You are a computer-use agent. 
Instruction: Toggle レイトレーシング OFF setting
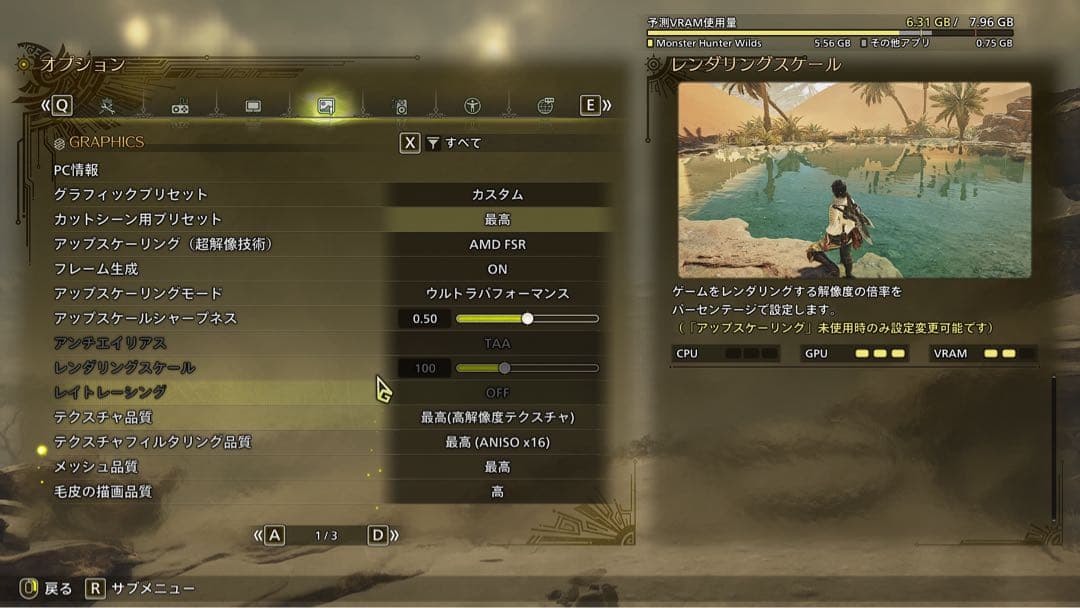click(497, 393)
